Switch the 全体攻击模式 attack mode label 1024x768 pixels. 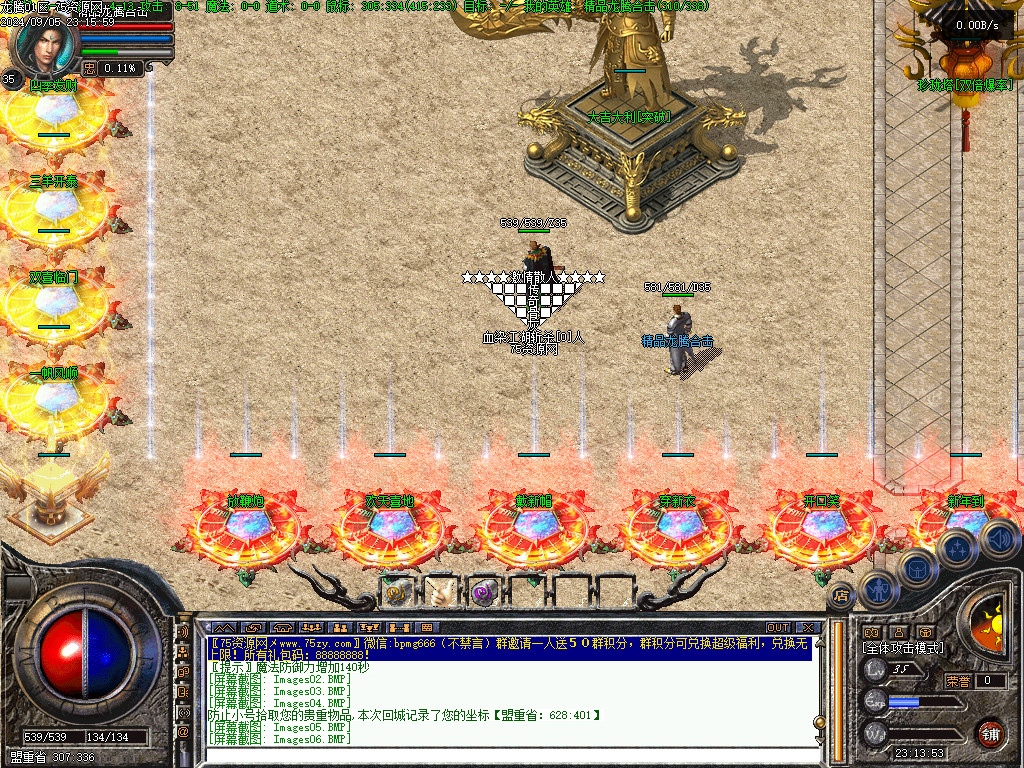[x=903, y=648]
